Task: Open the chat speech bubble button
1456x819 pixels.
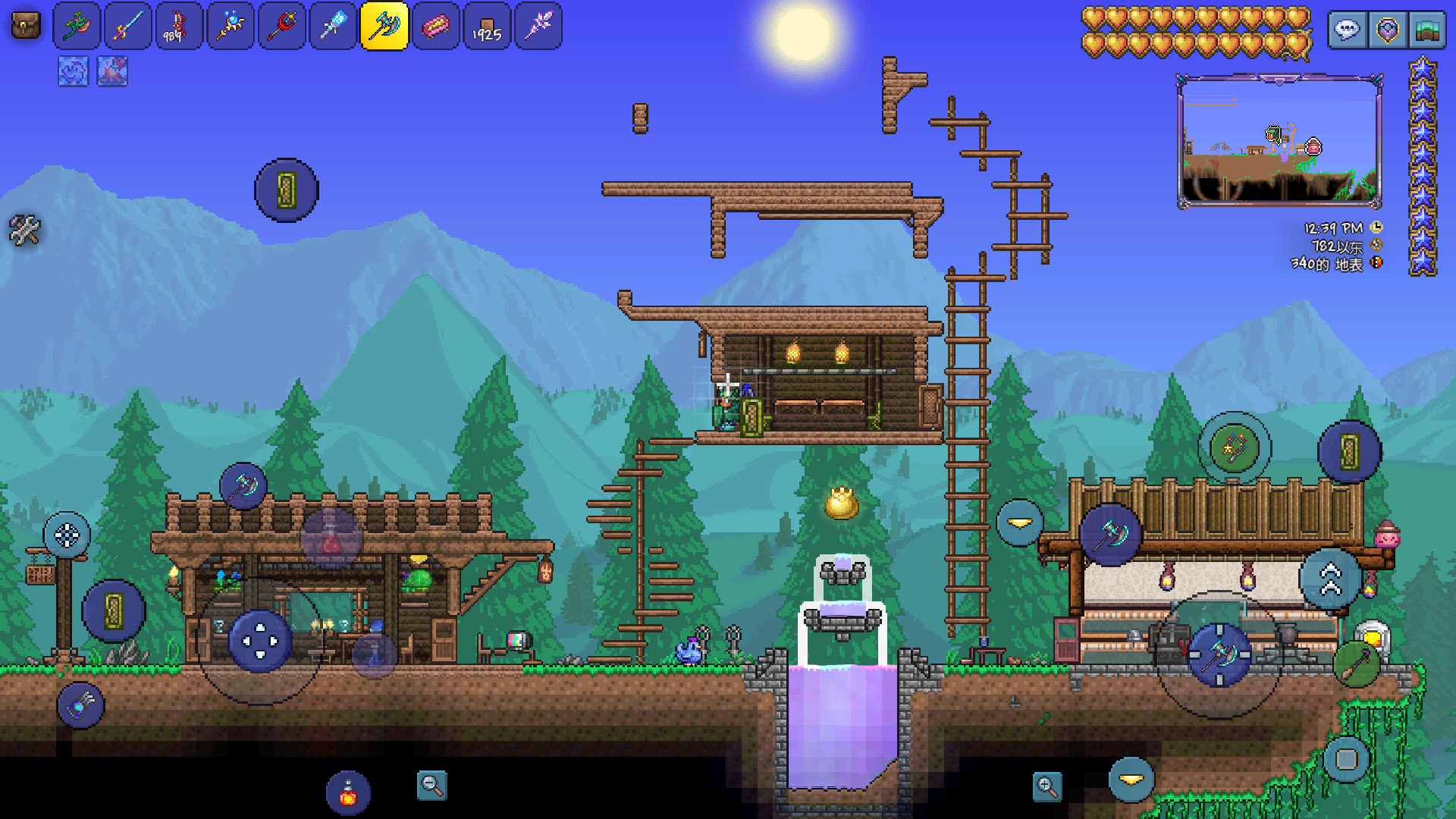Action: (x=1348, y=30)
